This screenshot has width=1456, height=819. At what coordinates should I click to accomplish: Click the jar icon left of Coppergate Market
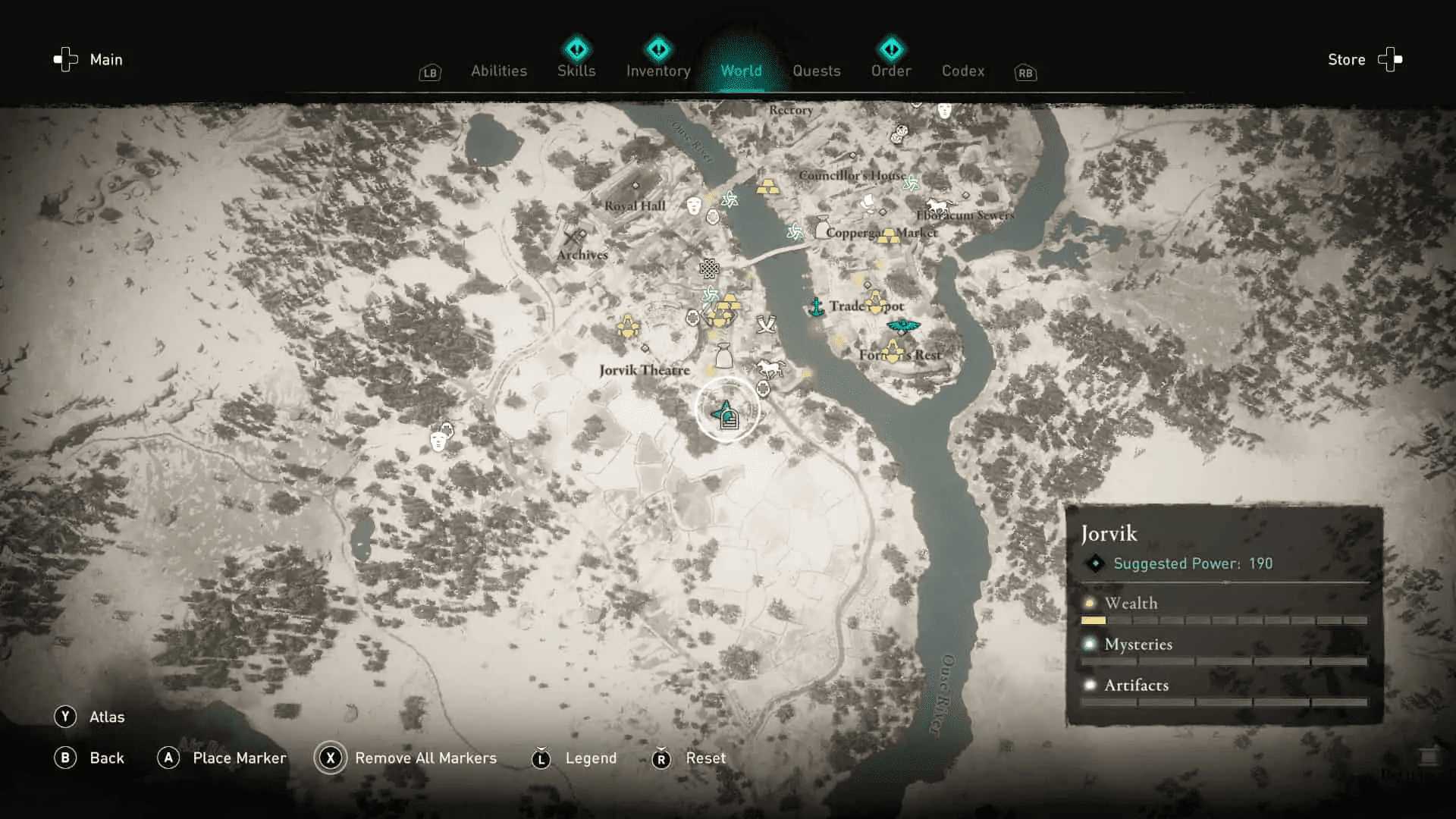[823, 226]
